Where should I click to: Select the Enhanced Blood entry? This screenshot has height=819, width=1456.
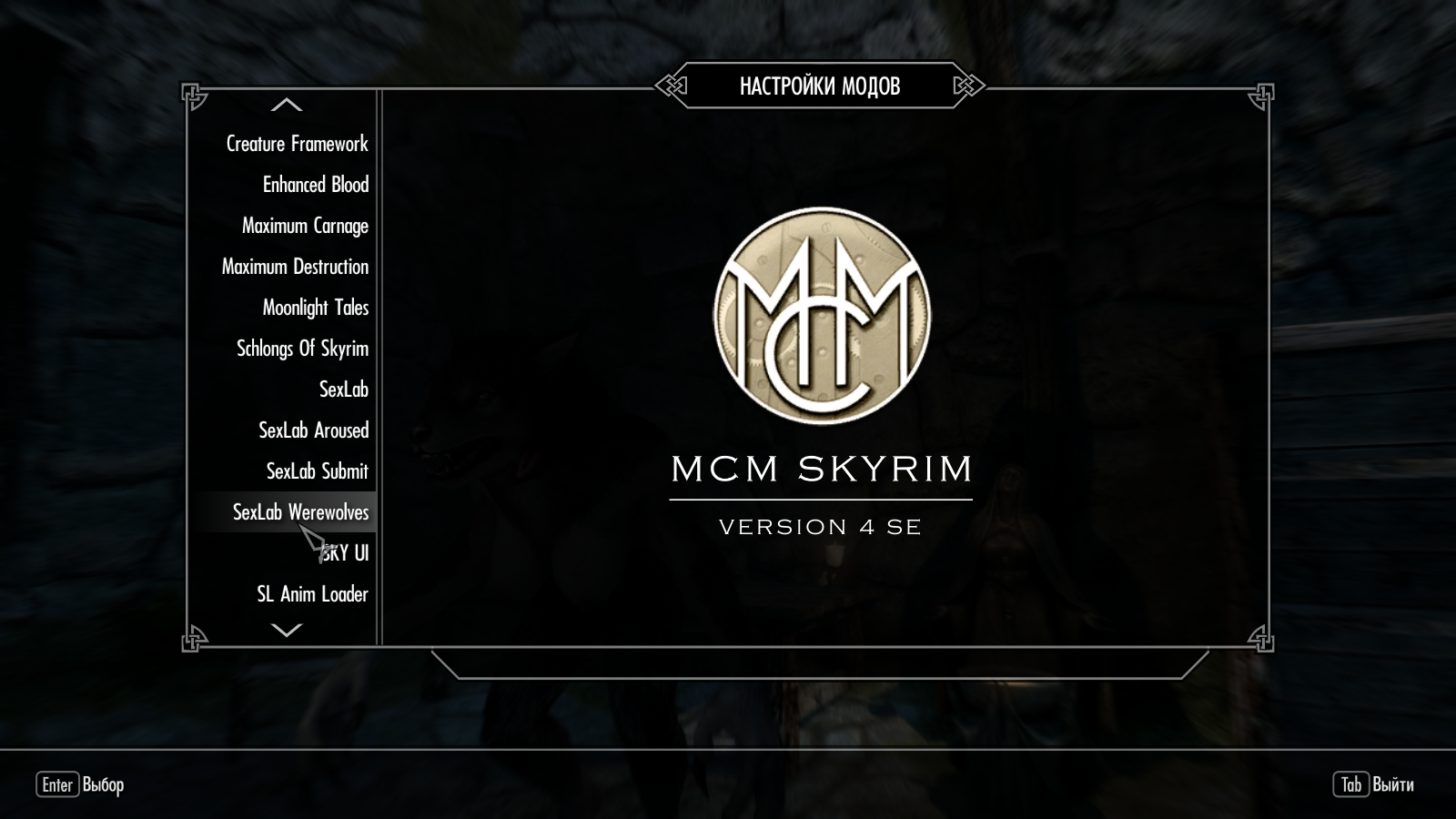315,185
